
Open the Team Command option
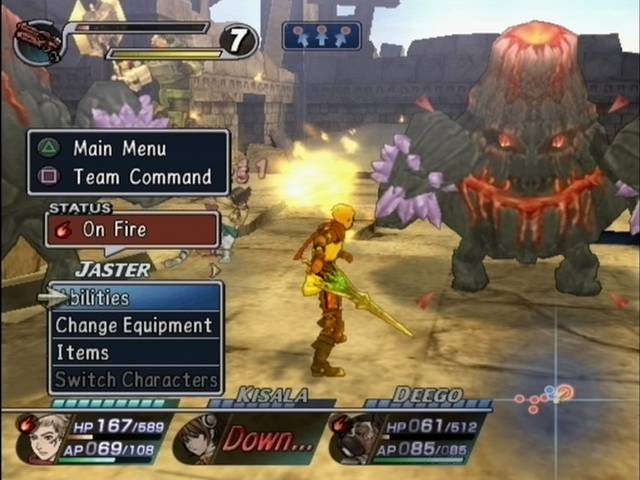coord(128,177)
